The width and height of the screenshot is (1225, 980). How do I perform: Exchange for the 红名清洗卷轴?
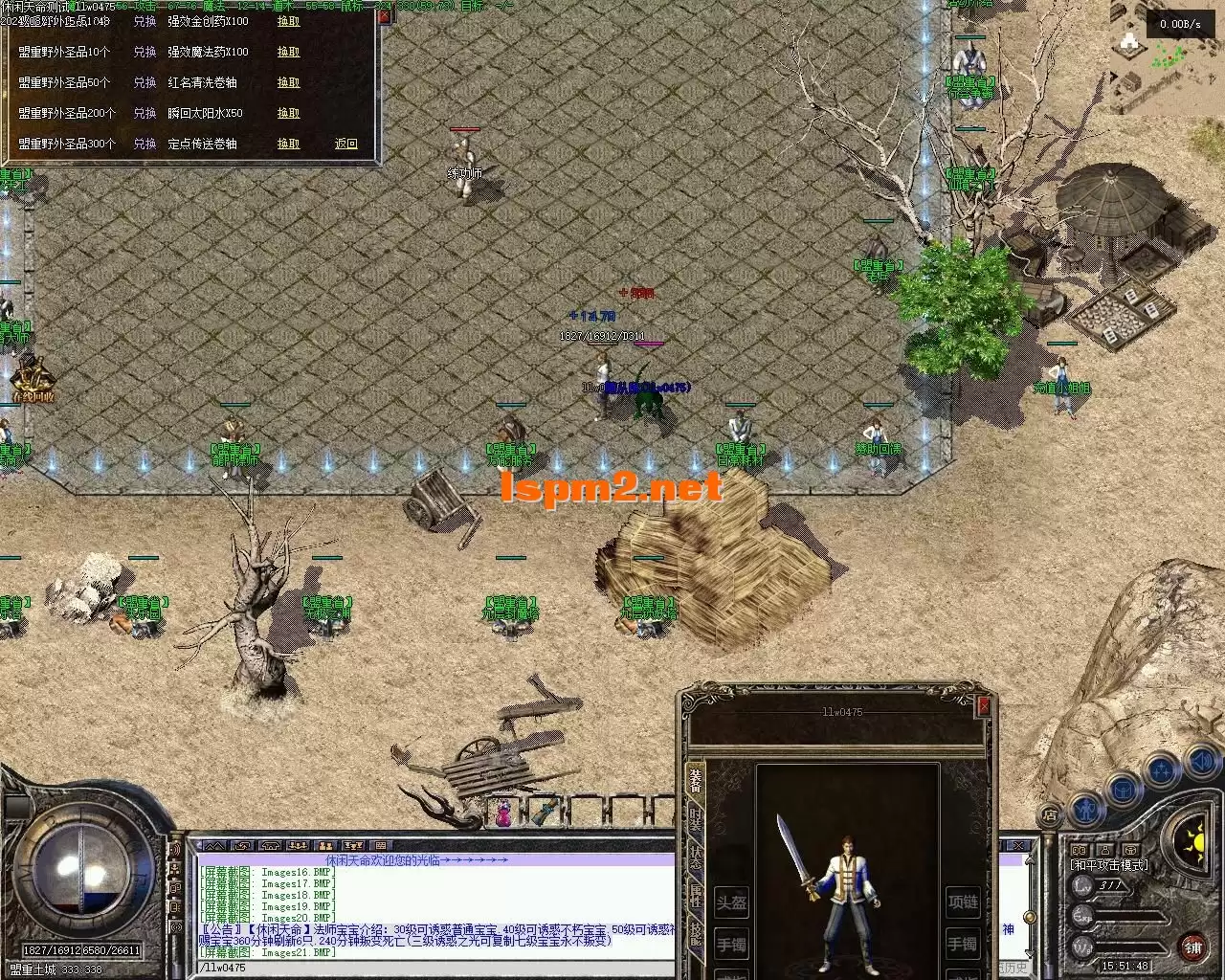click(x=288, y=82)
